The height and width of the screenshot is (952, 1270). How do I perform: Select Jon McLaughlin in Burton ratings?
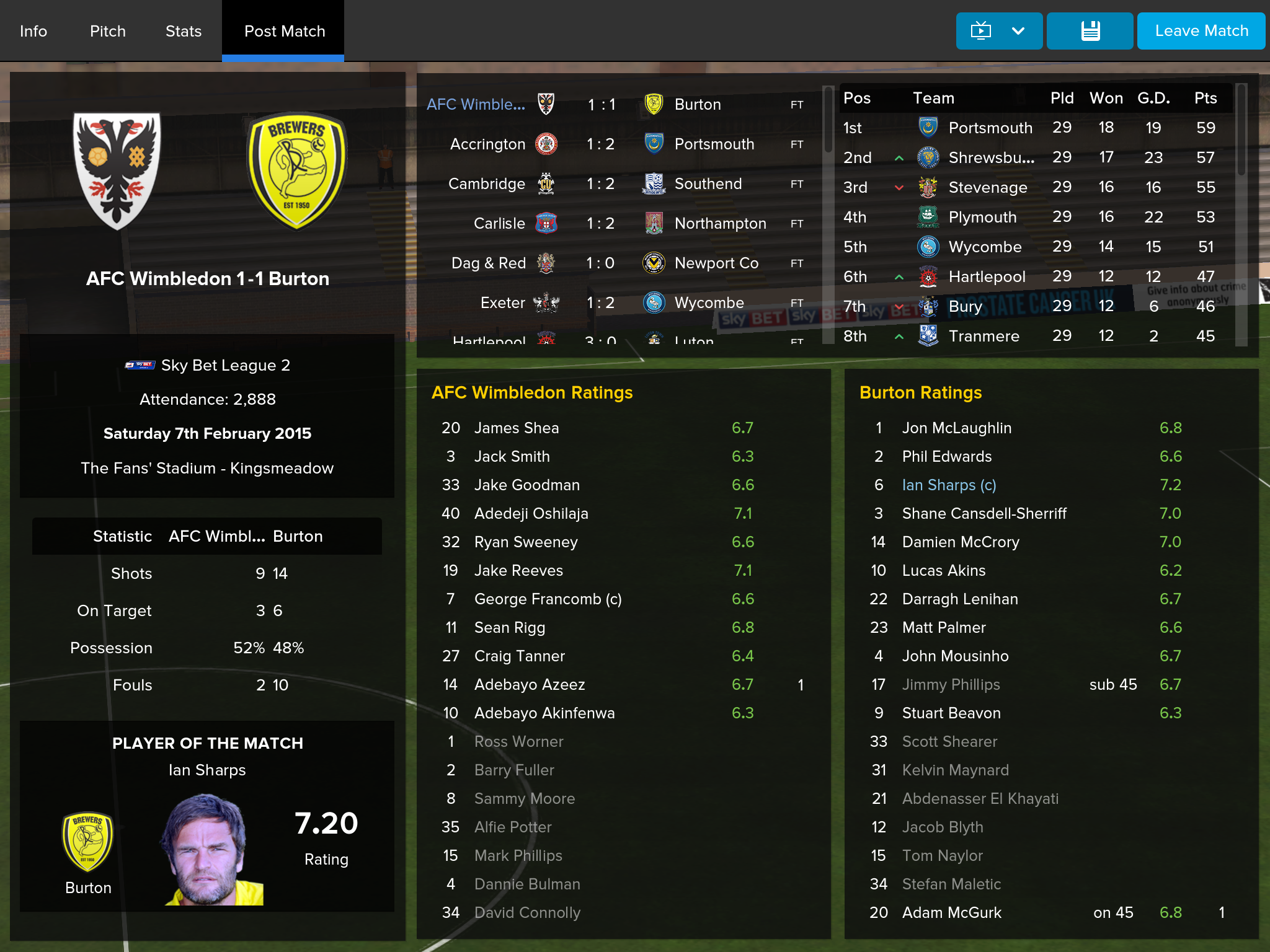[x=956, y=428]
